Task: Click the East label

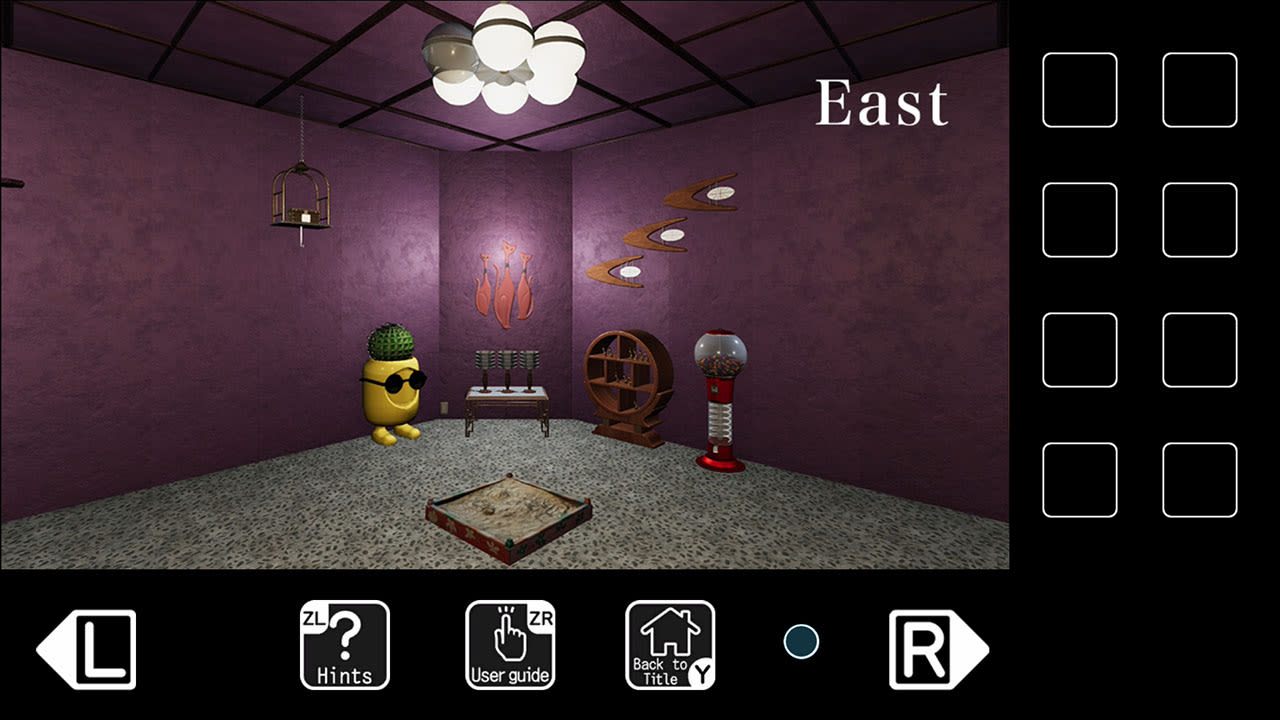Action: (x=884, y=102)
